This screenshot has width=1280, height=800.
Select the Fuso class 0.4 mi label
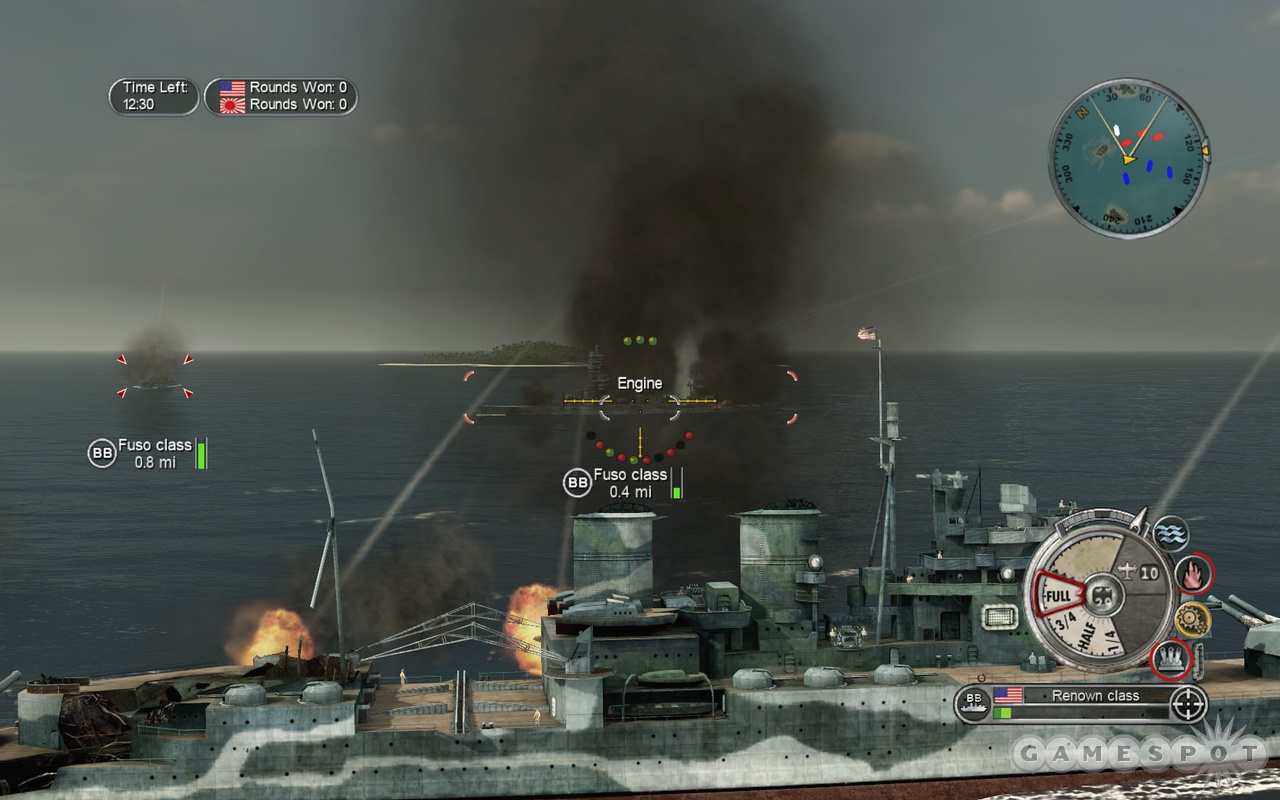[x=630, y=482]
